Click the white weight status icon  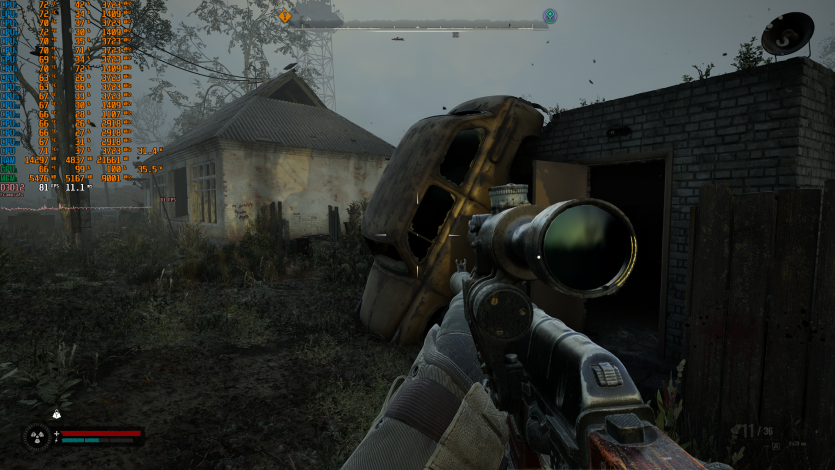pyautogui.click(x=56, y=414)
